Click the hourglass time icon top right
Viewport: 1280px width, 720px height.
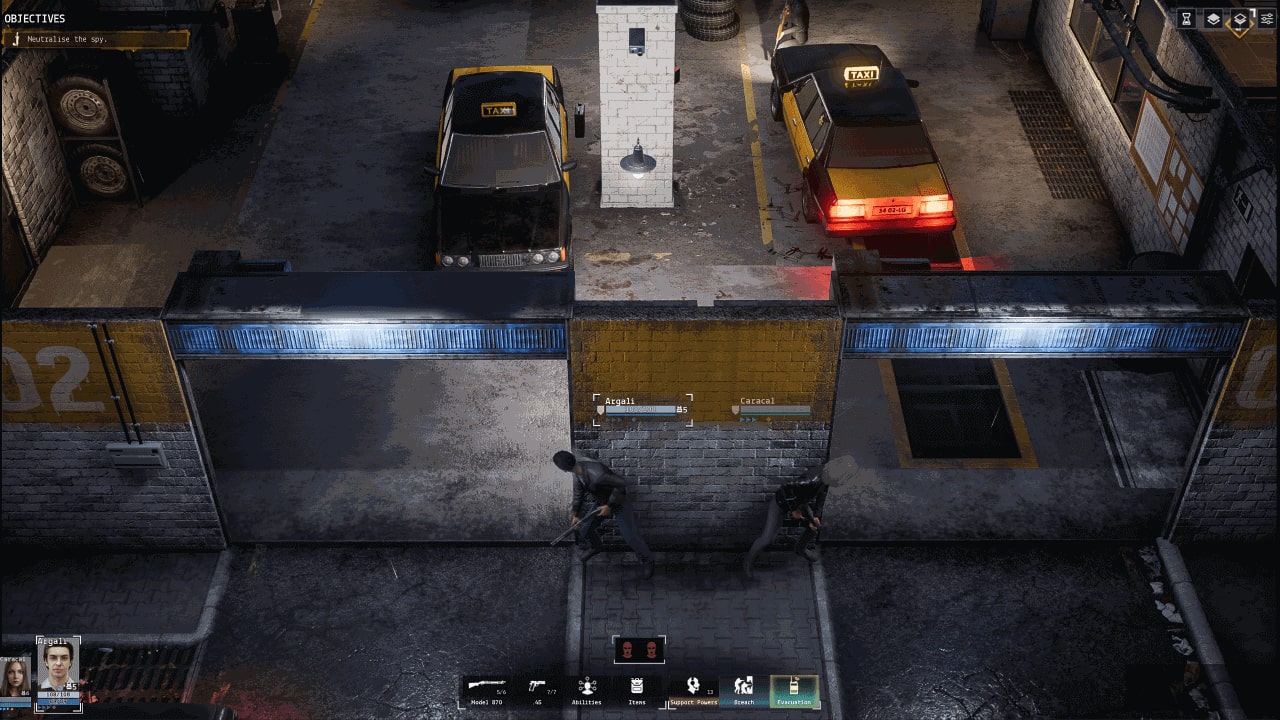coord(1187,17)
